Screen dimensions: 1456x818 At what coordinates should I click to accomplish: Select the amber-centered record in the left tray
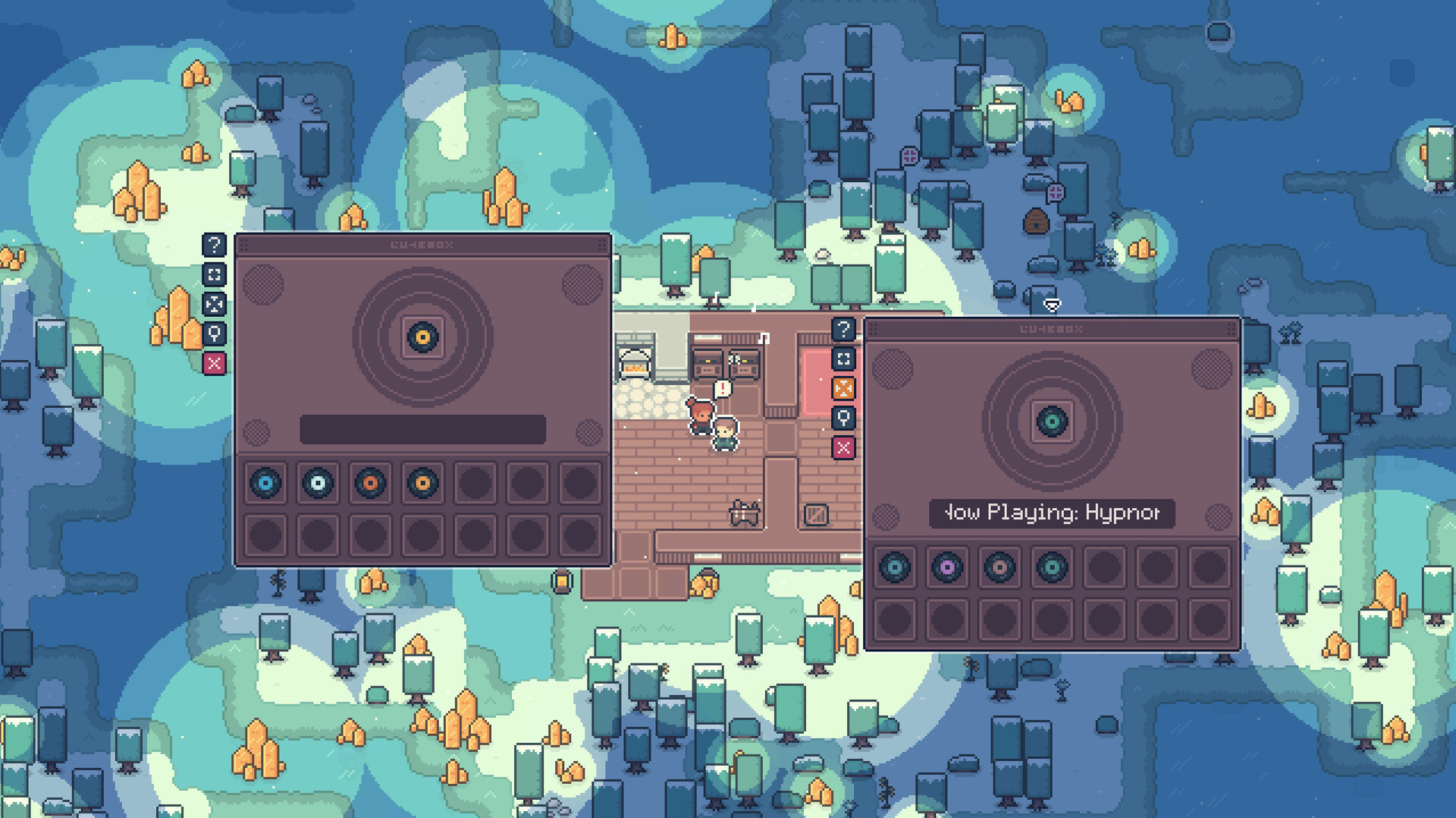420,484
